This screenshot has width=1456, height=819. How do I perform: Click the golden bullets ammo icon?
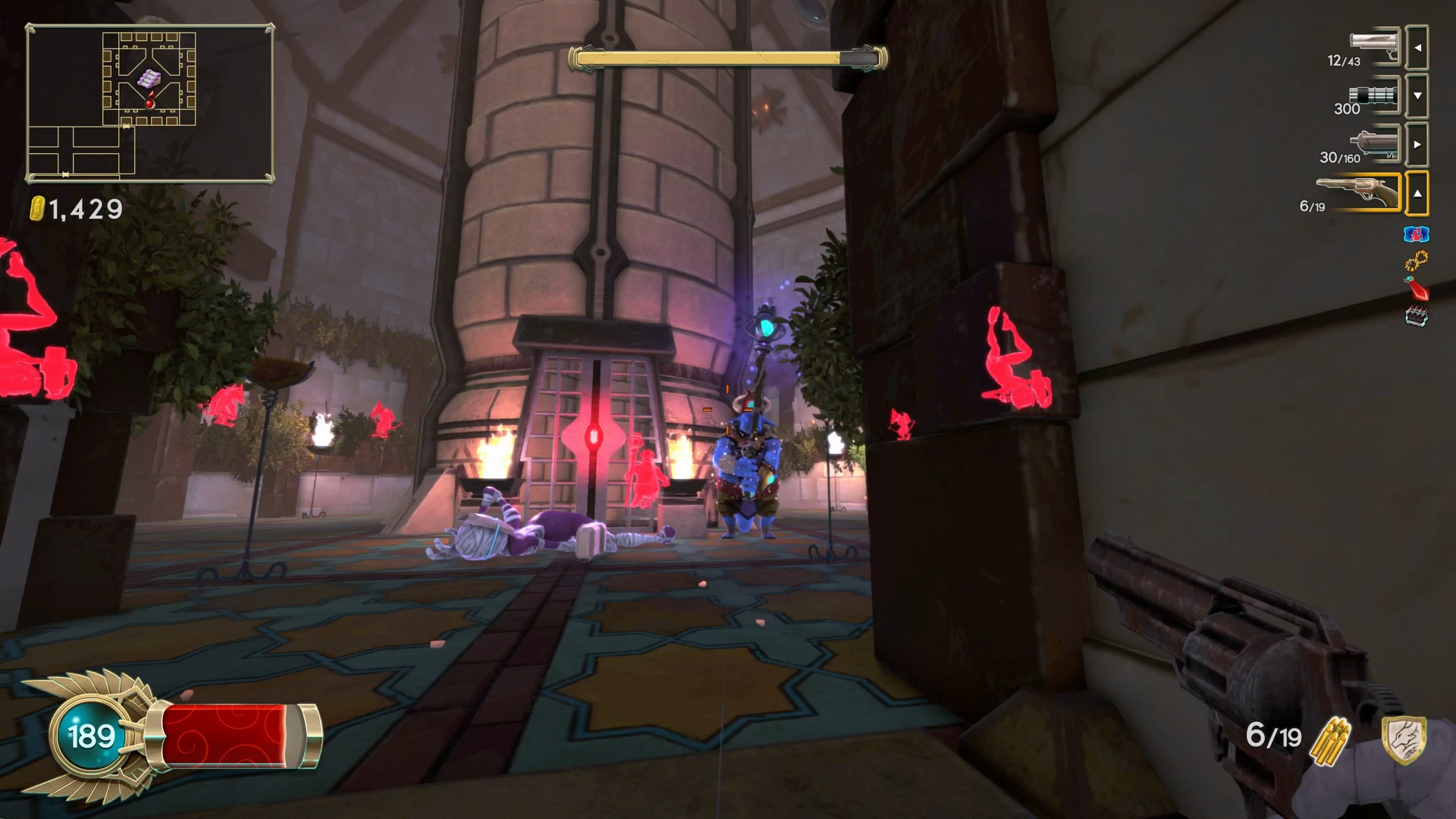click(1332, 739)
